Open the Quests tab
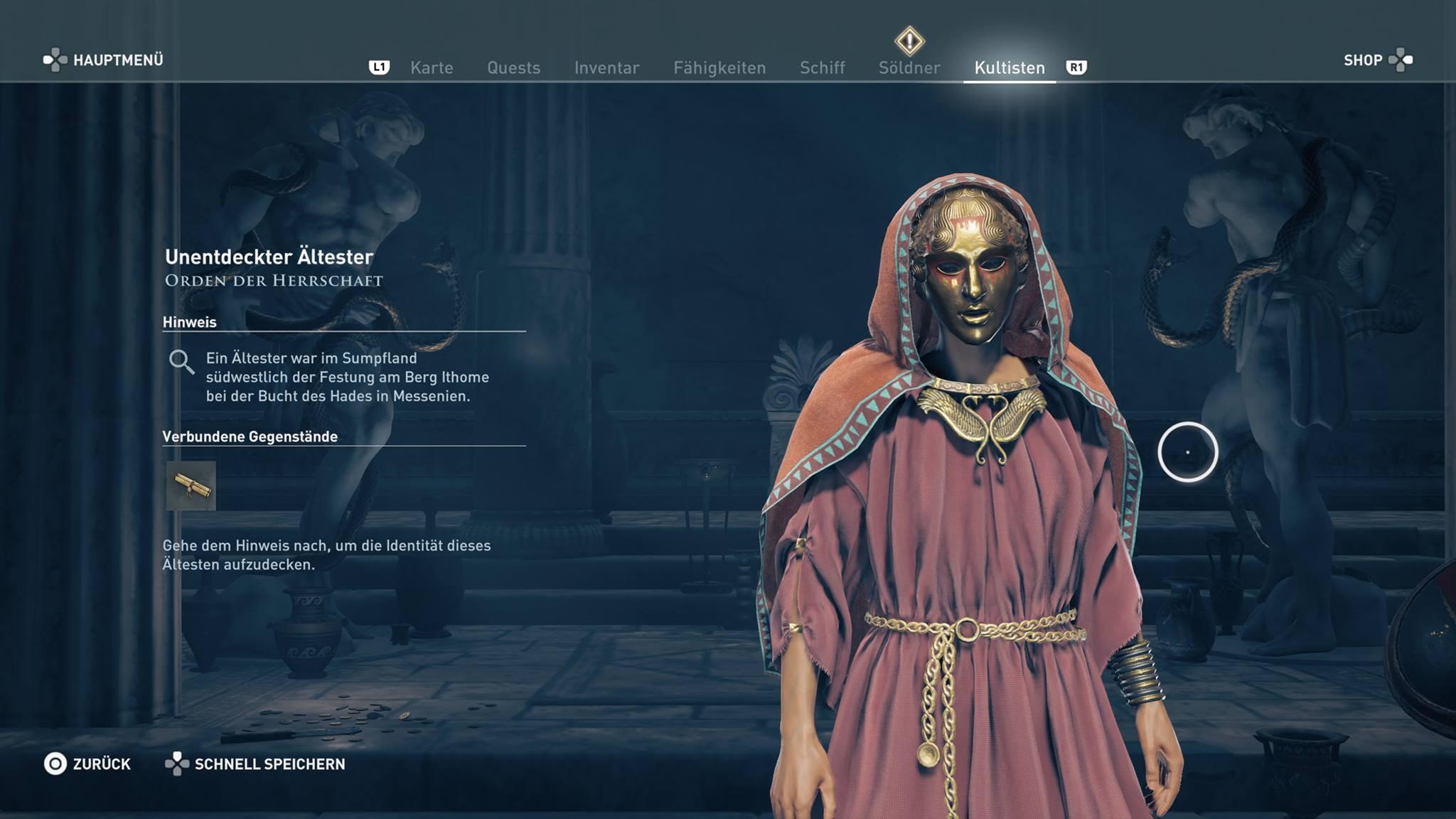The image size is (1456, 819). (x=513, y=68)
